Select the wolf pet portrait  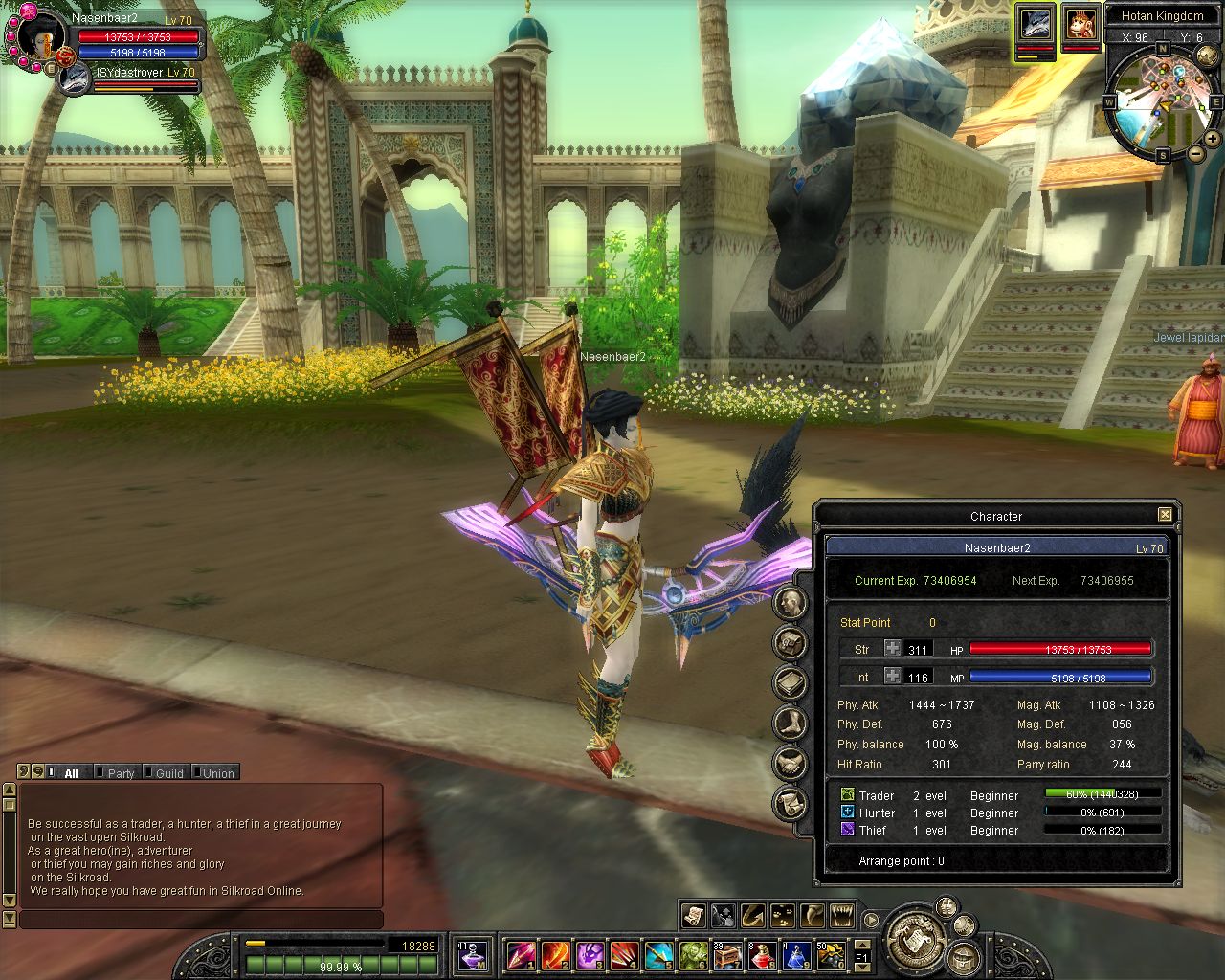click(x=1036, y=23)
